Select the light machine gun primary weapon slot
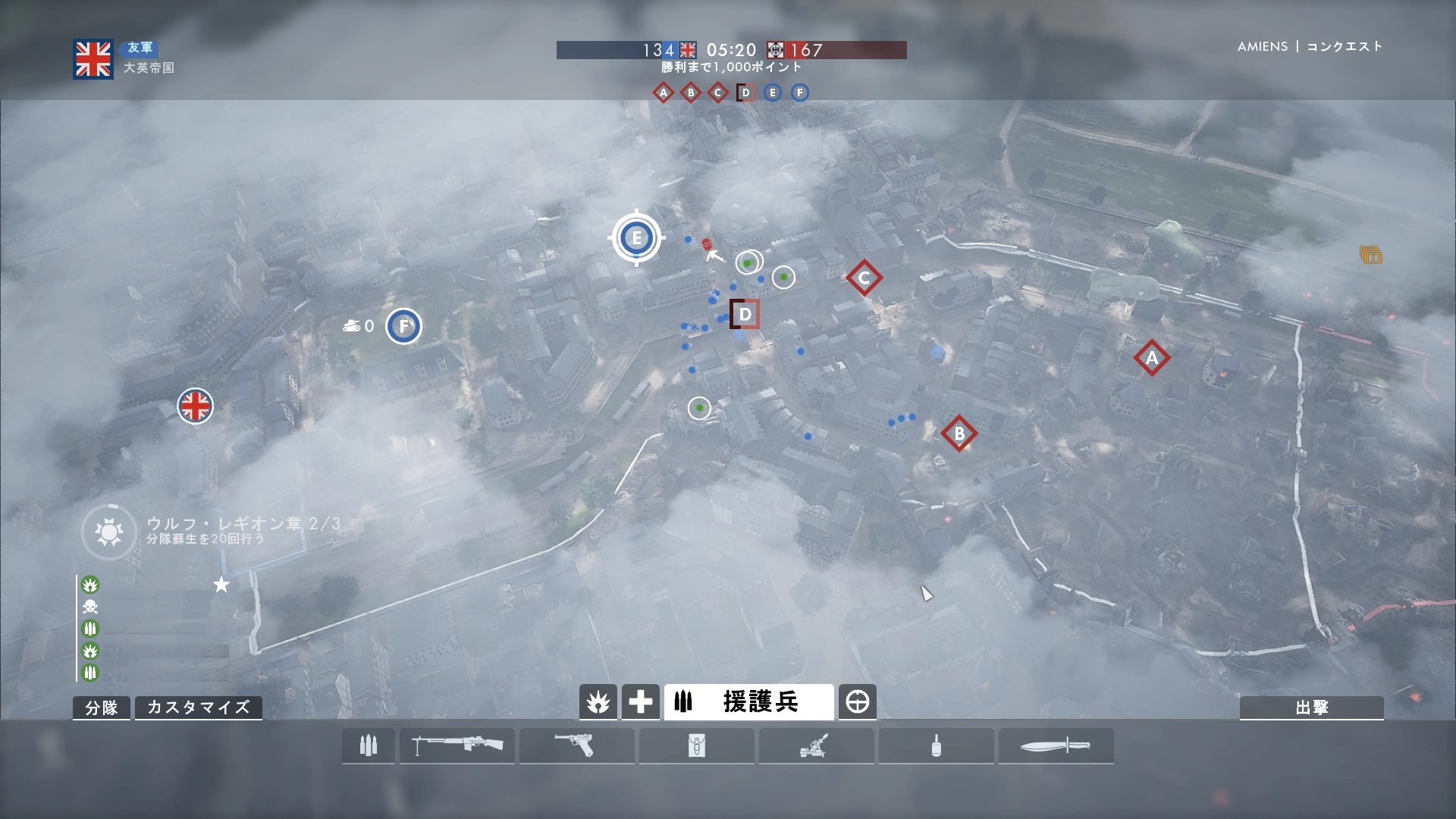This screenshot has height=819, width=1456. point(457,746)
